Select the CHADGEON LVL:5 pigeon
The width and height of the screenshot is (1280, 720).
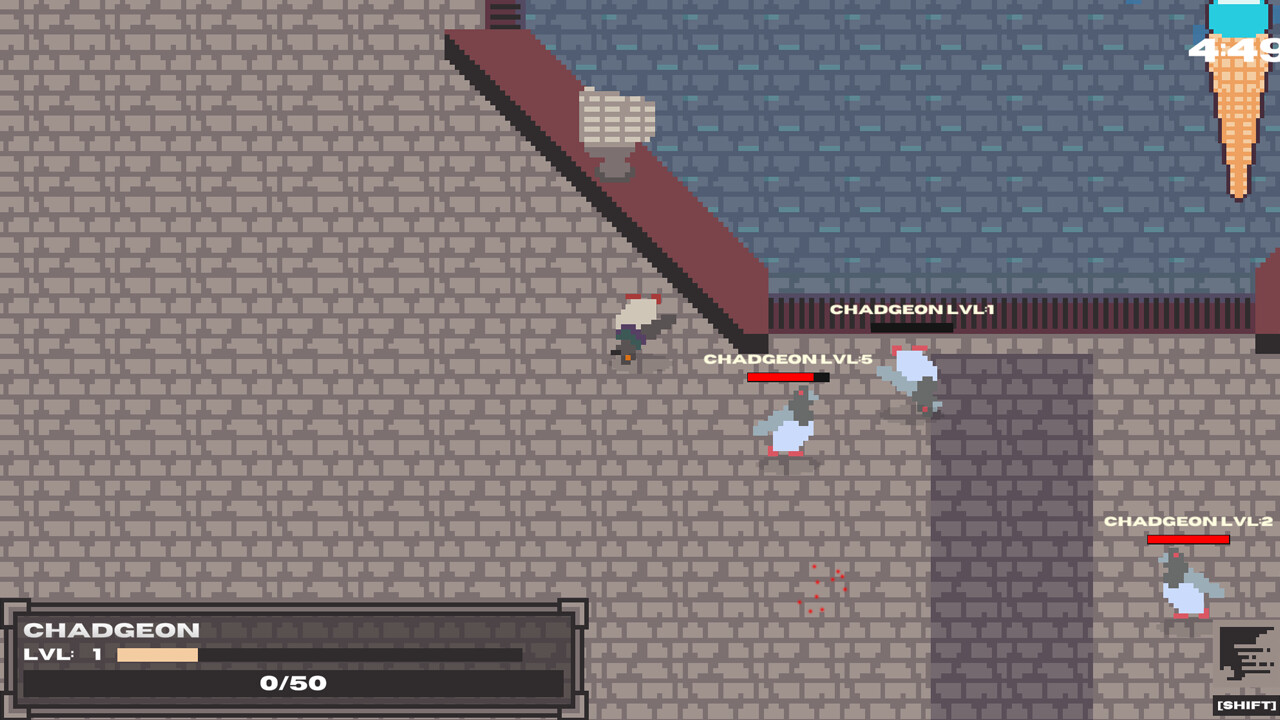point(789,425)
